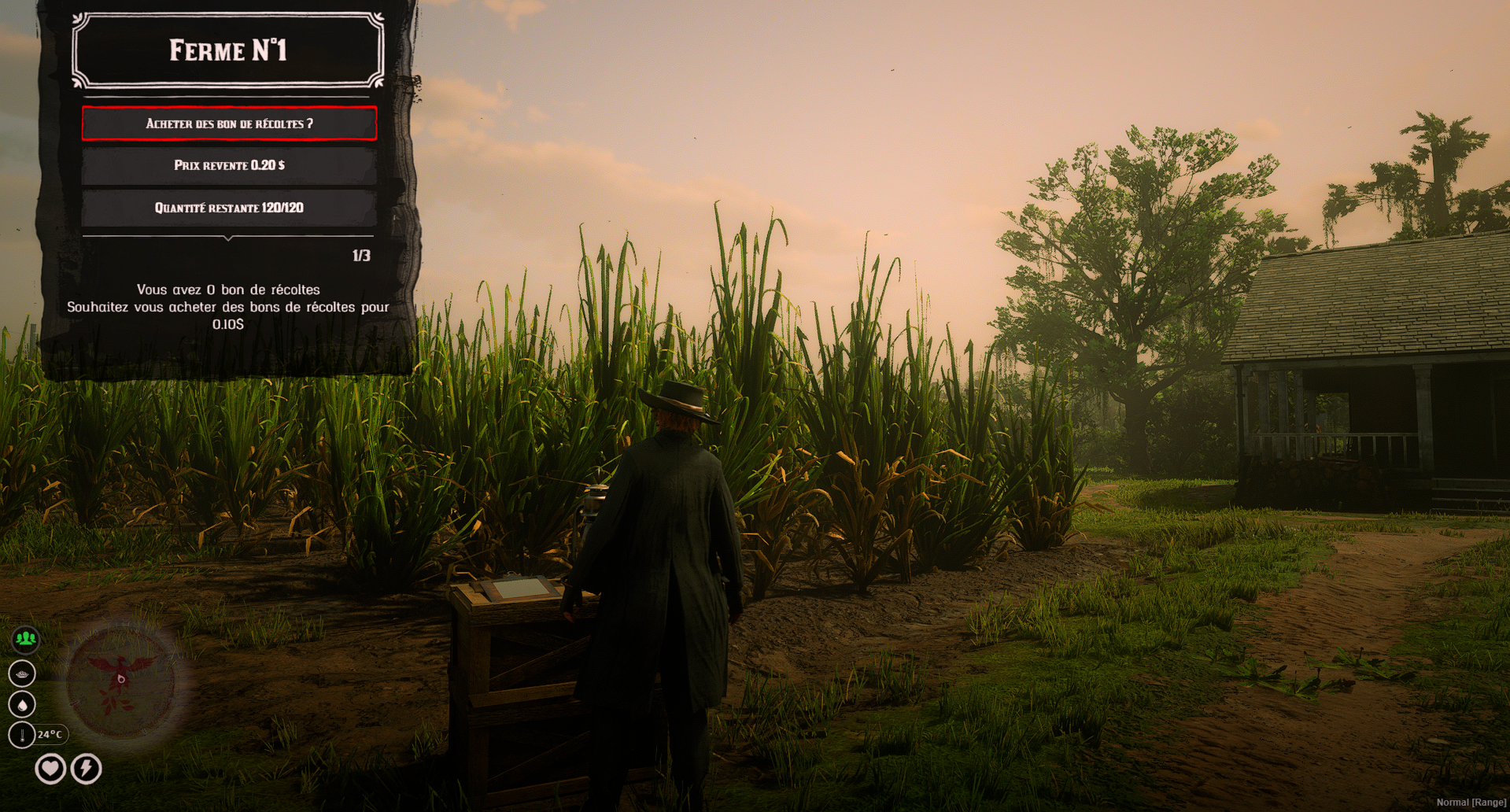The image size is (1510, 812).
Task: Choose the "Prix revente 0.20 $" entry
Action: 229,165
